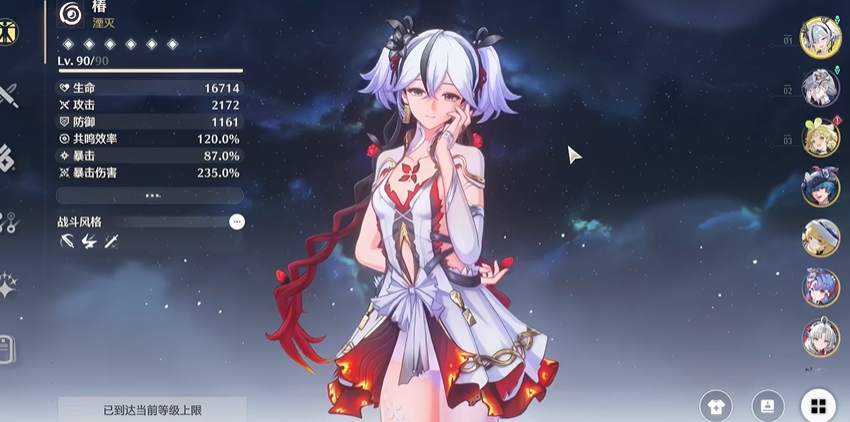This screenshot has height=422, width=850.
Task: Select the purple-haired character portrait
Action: pyautogui.click(x=821, y=287)
